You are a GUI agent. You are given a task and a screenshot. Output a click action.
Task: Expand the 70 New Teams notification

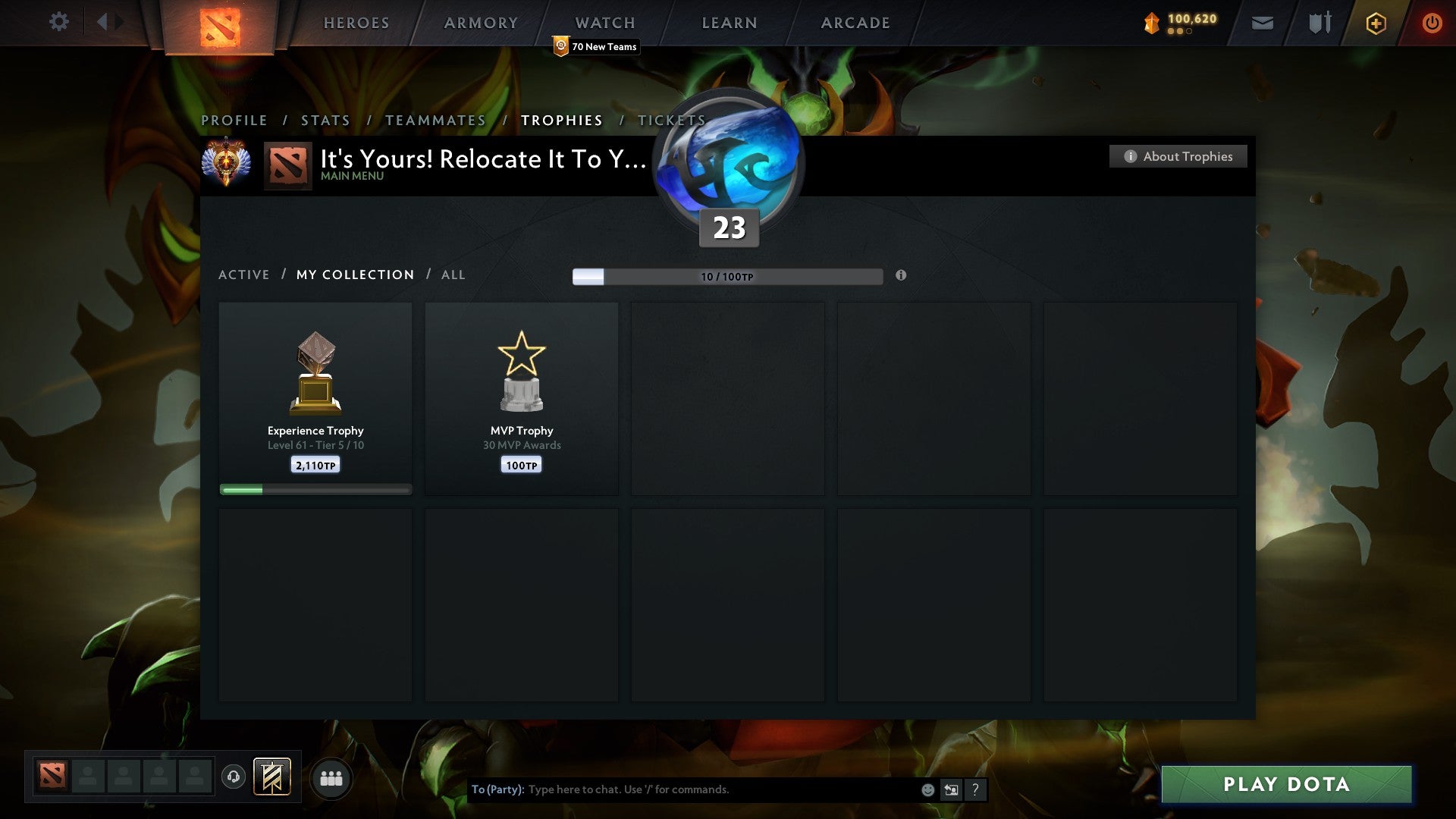coord(596,46)
